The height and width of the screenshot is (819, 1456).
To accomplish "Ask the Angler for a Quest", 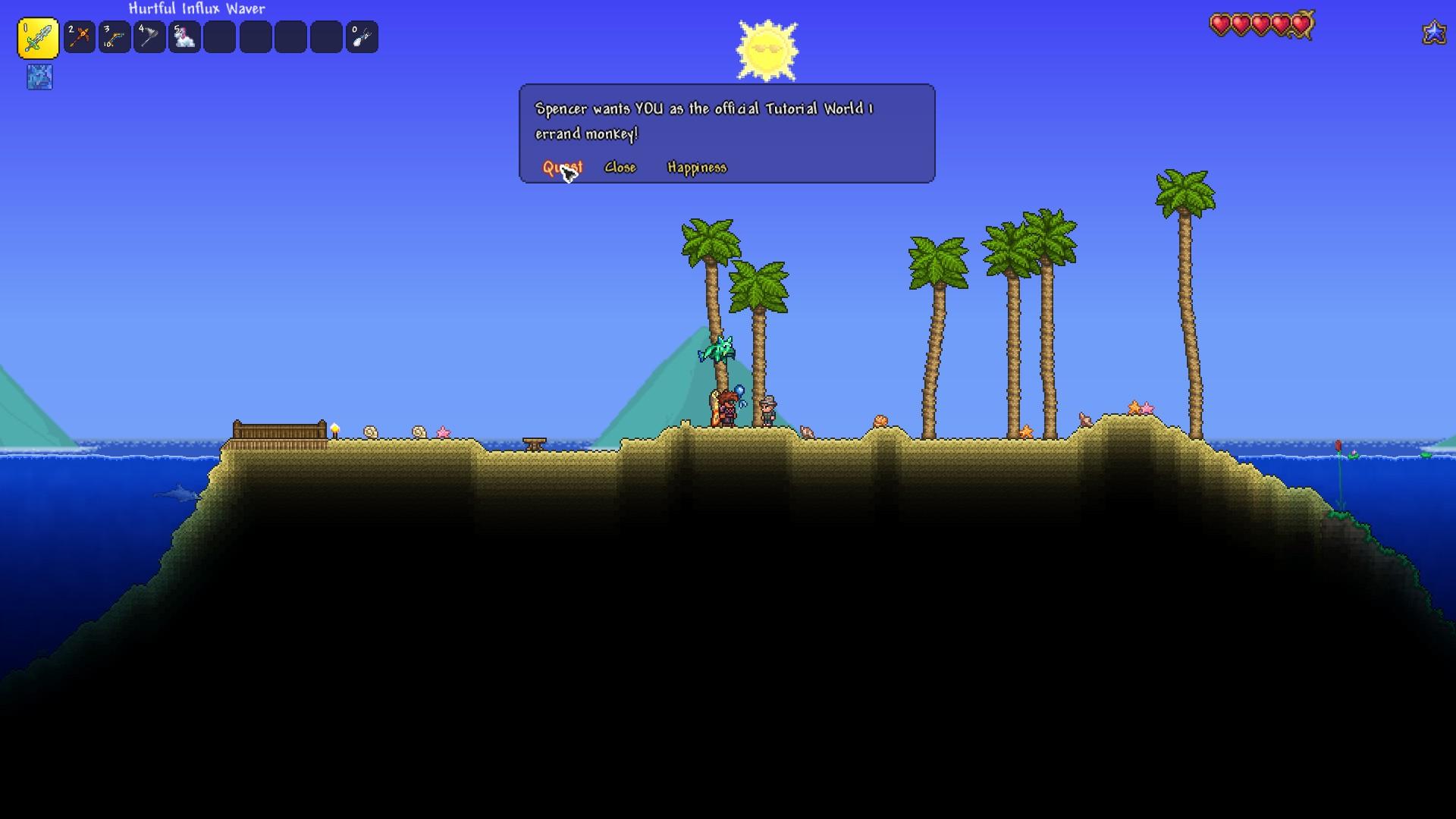I will 562,168.
